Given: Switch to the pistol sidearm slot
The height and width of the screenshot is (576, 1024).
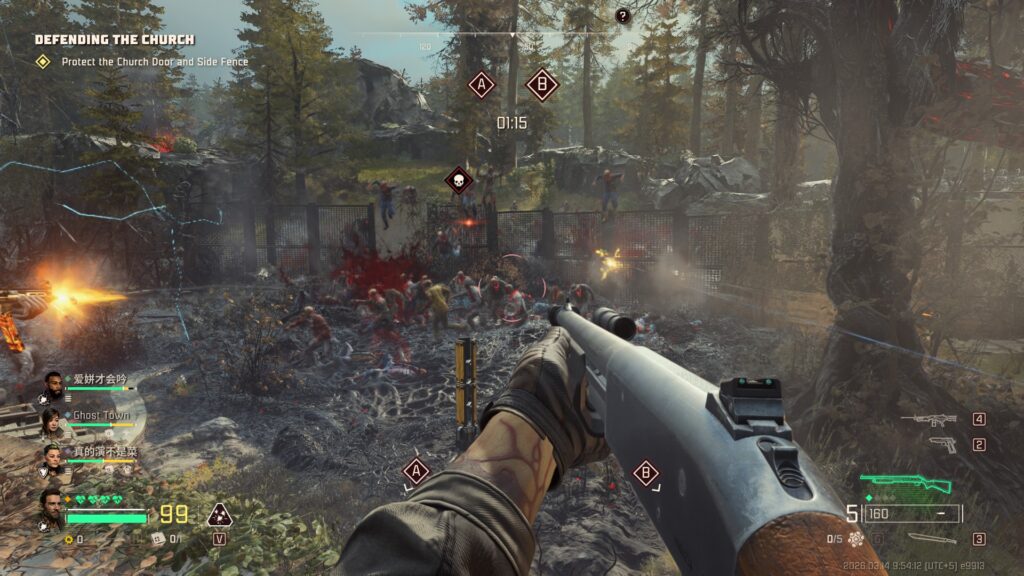Looking at the screenshot, I should click(942, 444).
